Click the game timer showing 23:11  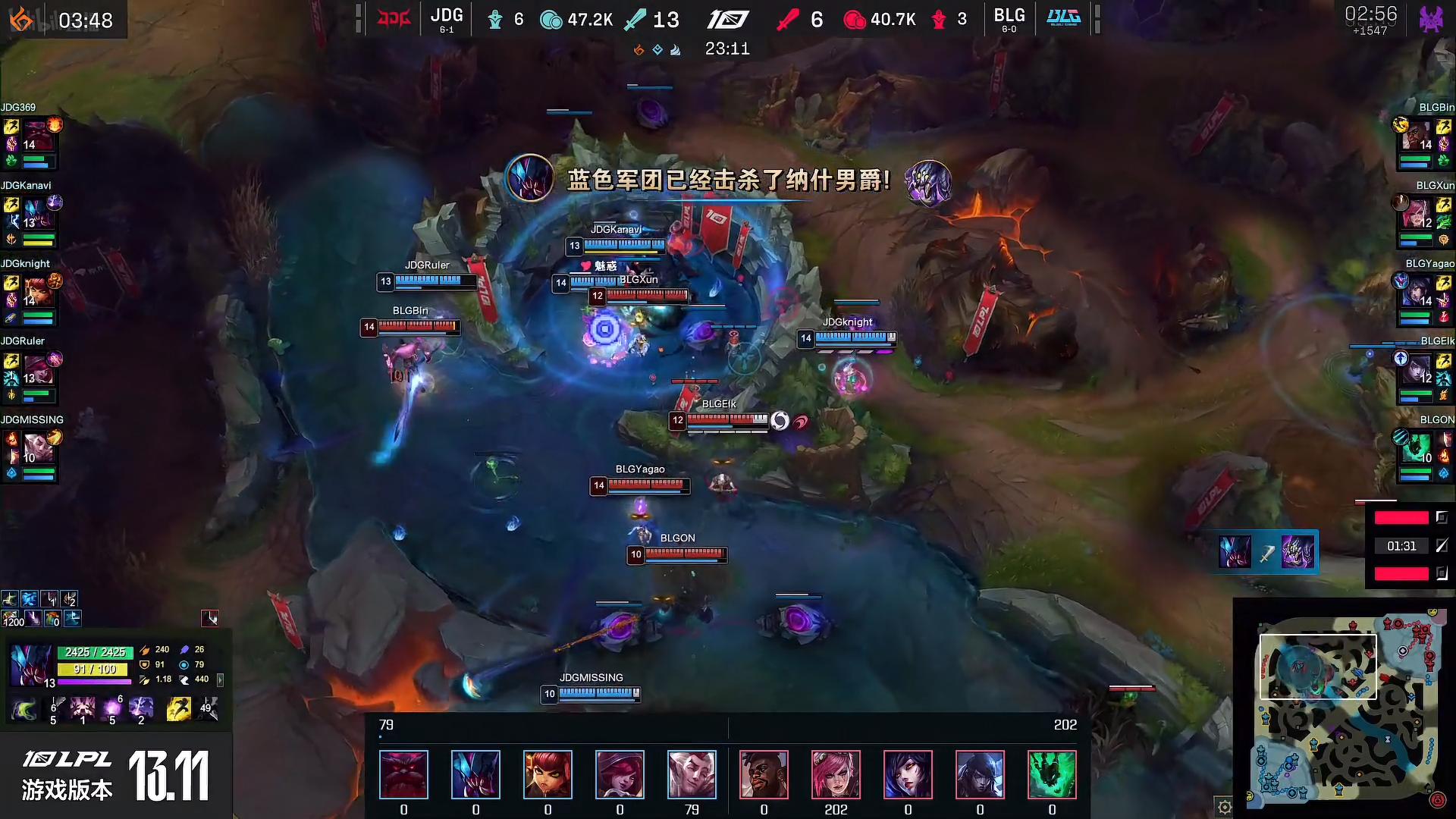pyautogui.click(x=726, y=49)
